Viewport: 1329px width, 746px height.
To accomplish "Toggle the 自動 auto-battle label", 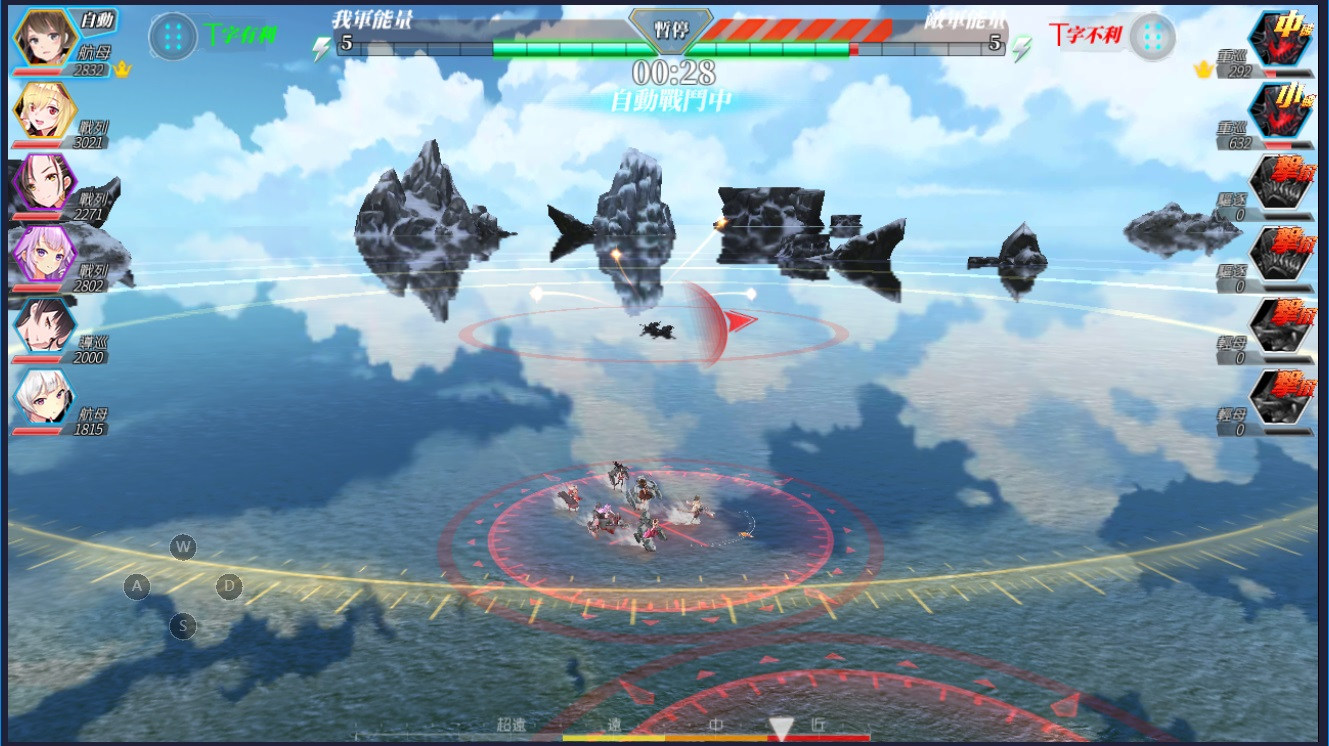I will (97, 20).
